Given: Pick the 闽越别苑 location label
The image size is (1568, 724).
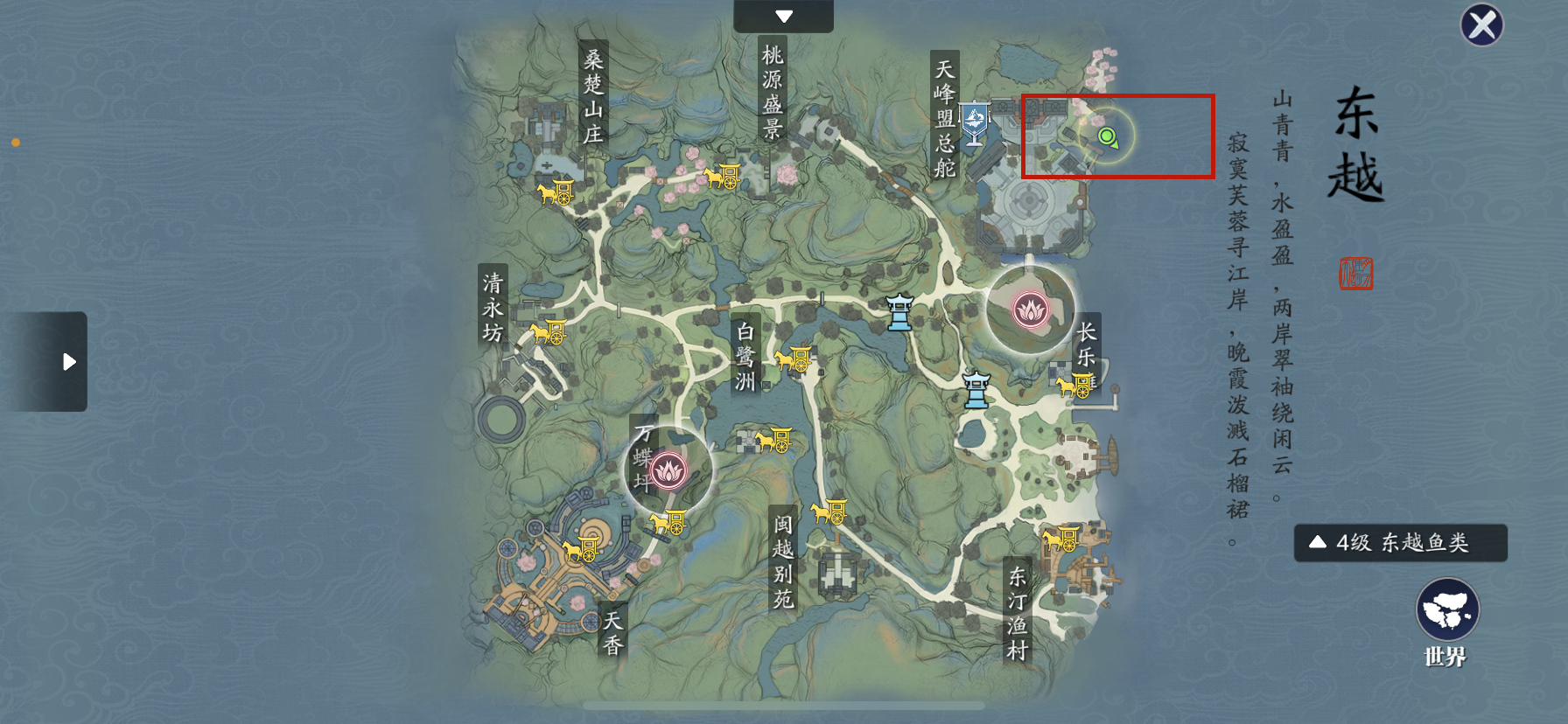Looking at the screenshot, I should (782, 560).
